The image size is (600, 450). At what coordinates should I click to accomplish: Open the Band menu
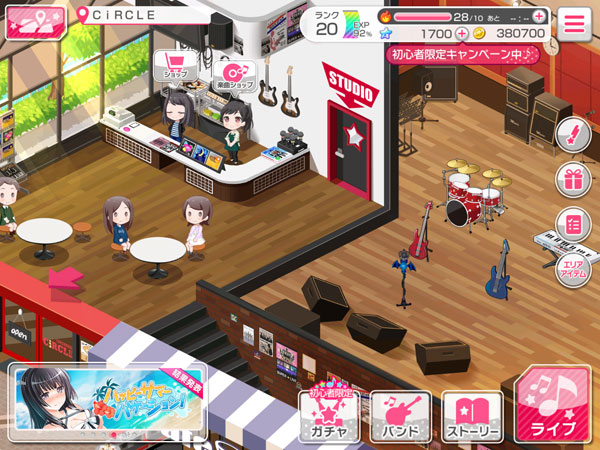point(400,414)
